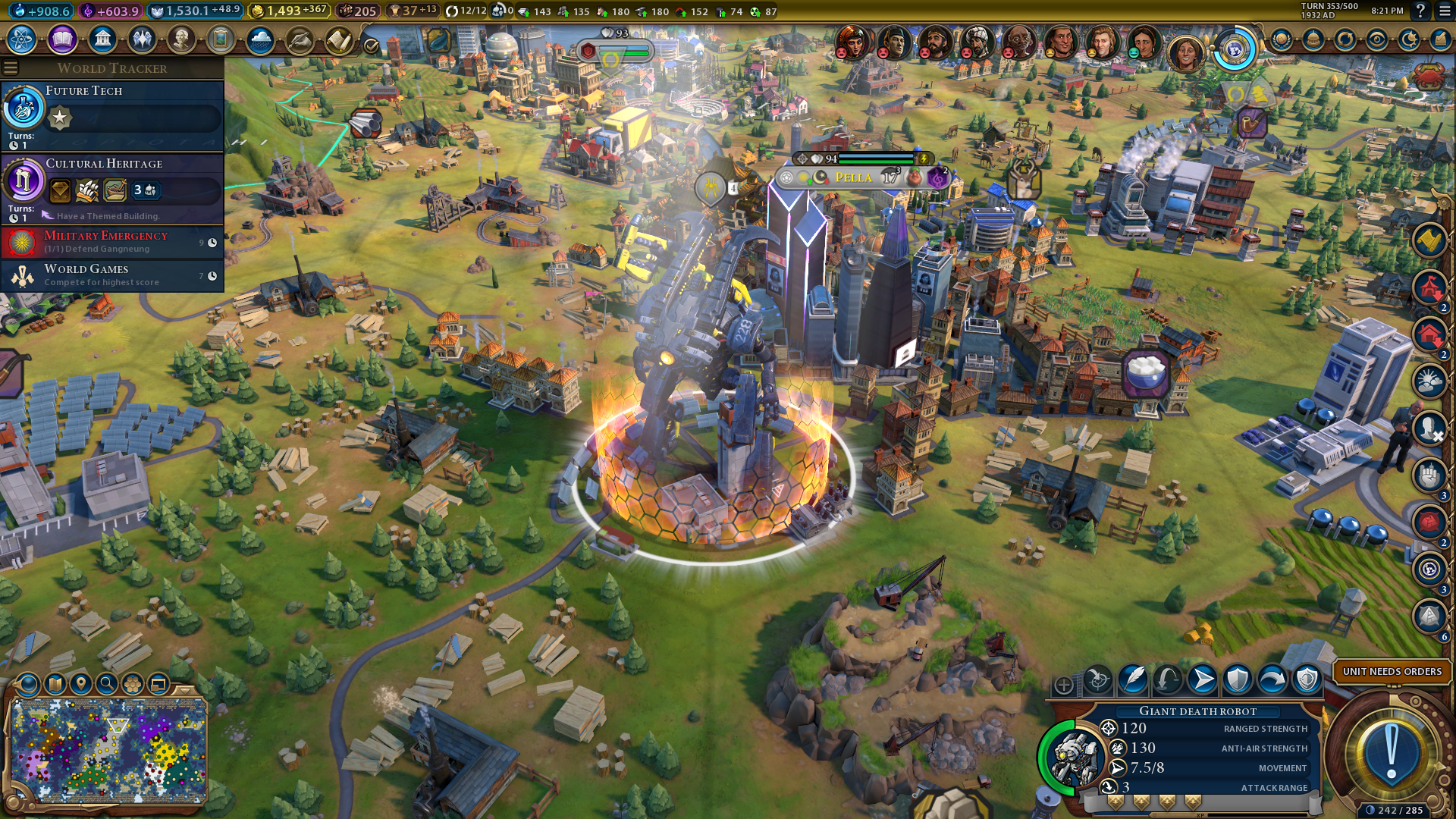Open the minimap search magnifier tool
This screenshot has height=819, width=1456.
107,684
